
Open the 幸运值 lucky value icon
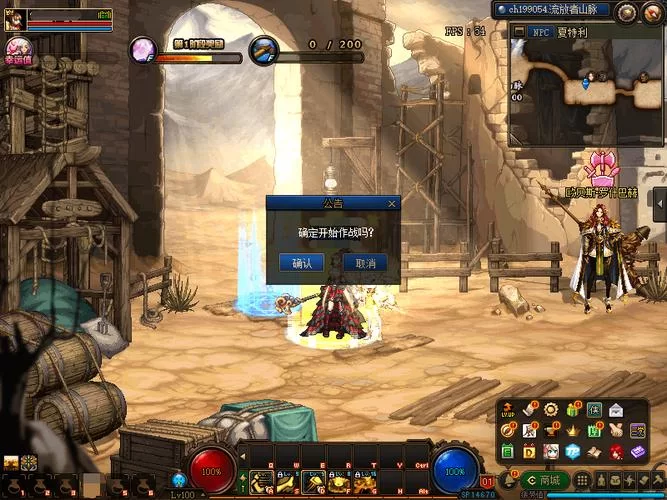pyautogui.click(x=16, y=50)
